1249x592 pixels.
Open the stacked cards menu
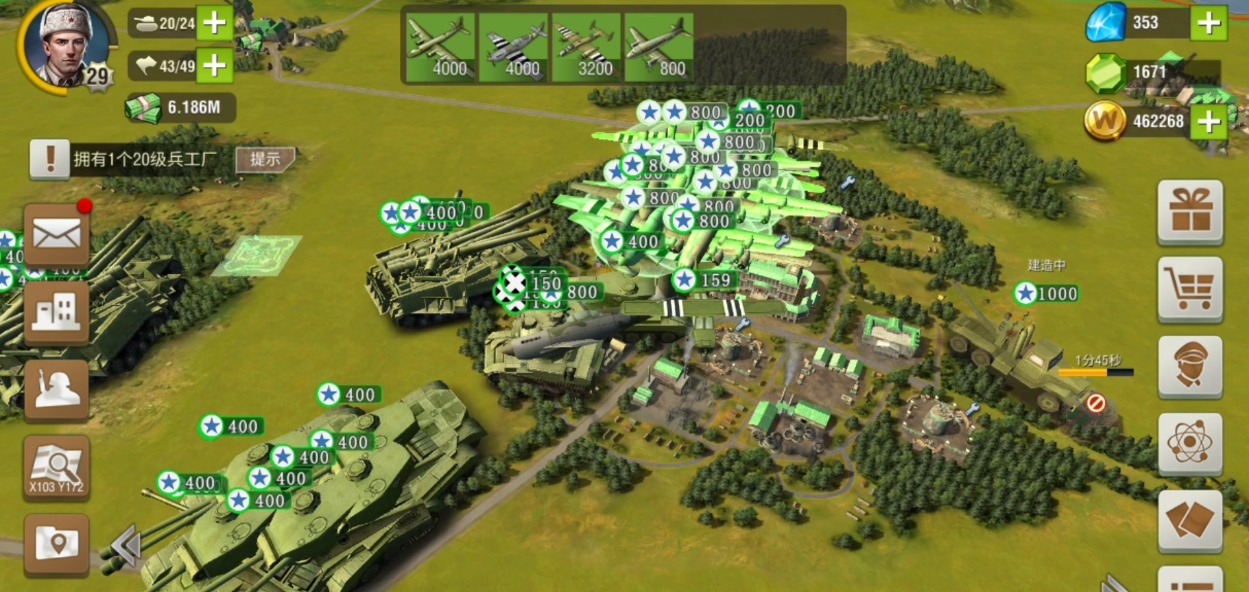coord(1190,520)
